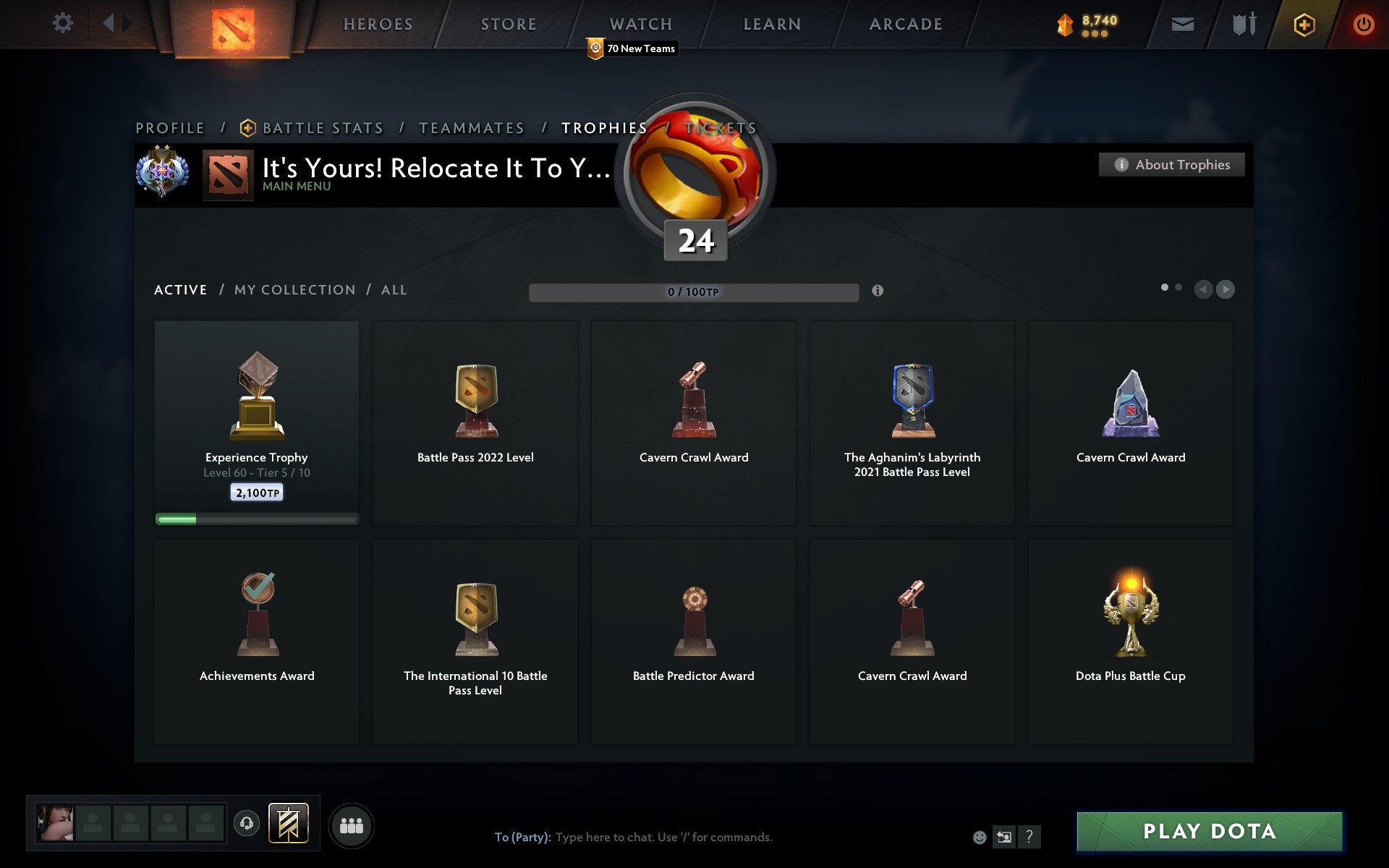Screen dimensions: 1389x868
Task: Open the voice chat headset icon
Action: click(x=246, y=823)
